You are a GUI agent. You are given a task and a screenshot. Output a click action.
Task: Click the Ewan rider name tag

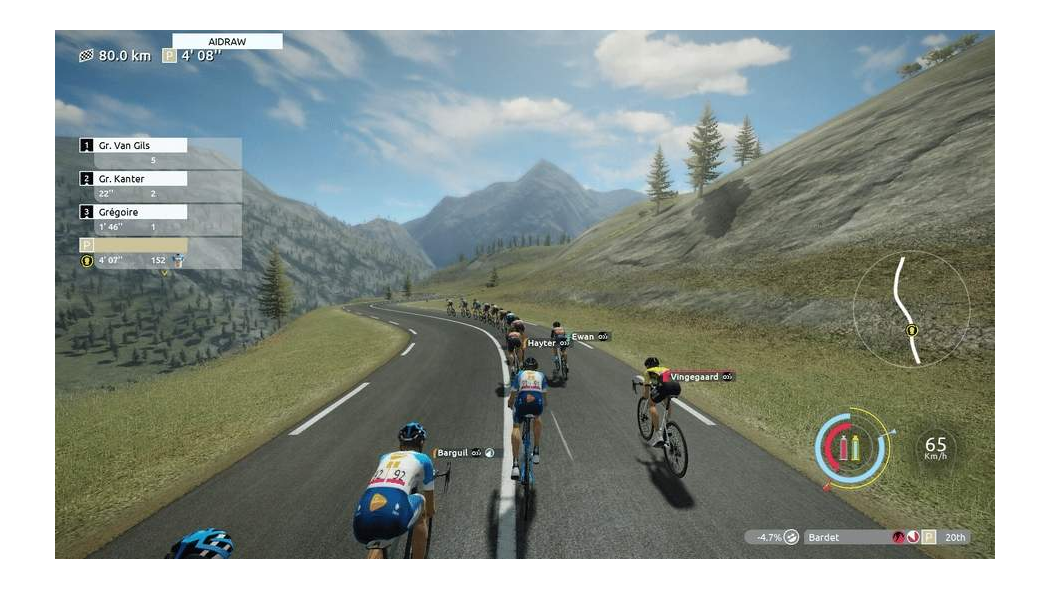click(583, 337)
